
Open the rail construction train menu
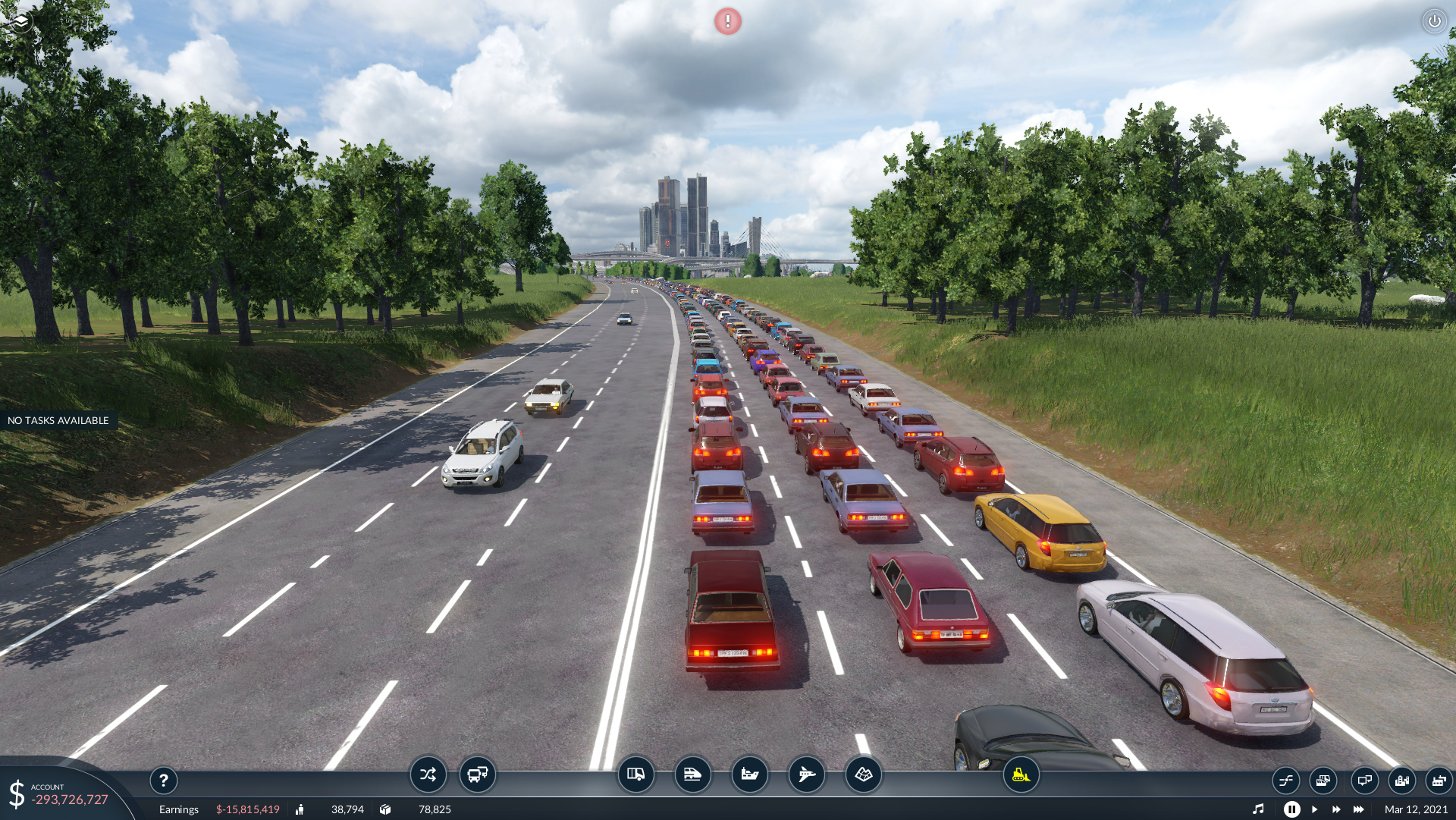pyautogui.click(x=692, y=774)
